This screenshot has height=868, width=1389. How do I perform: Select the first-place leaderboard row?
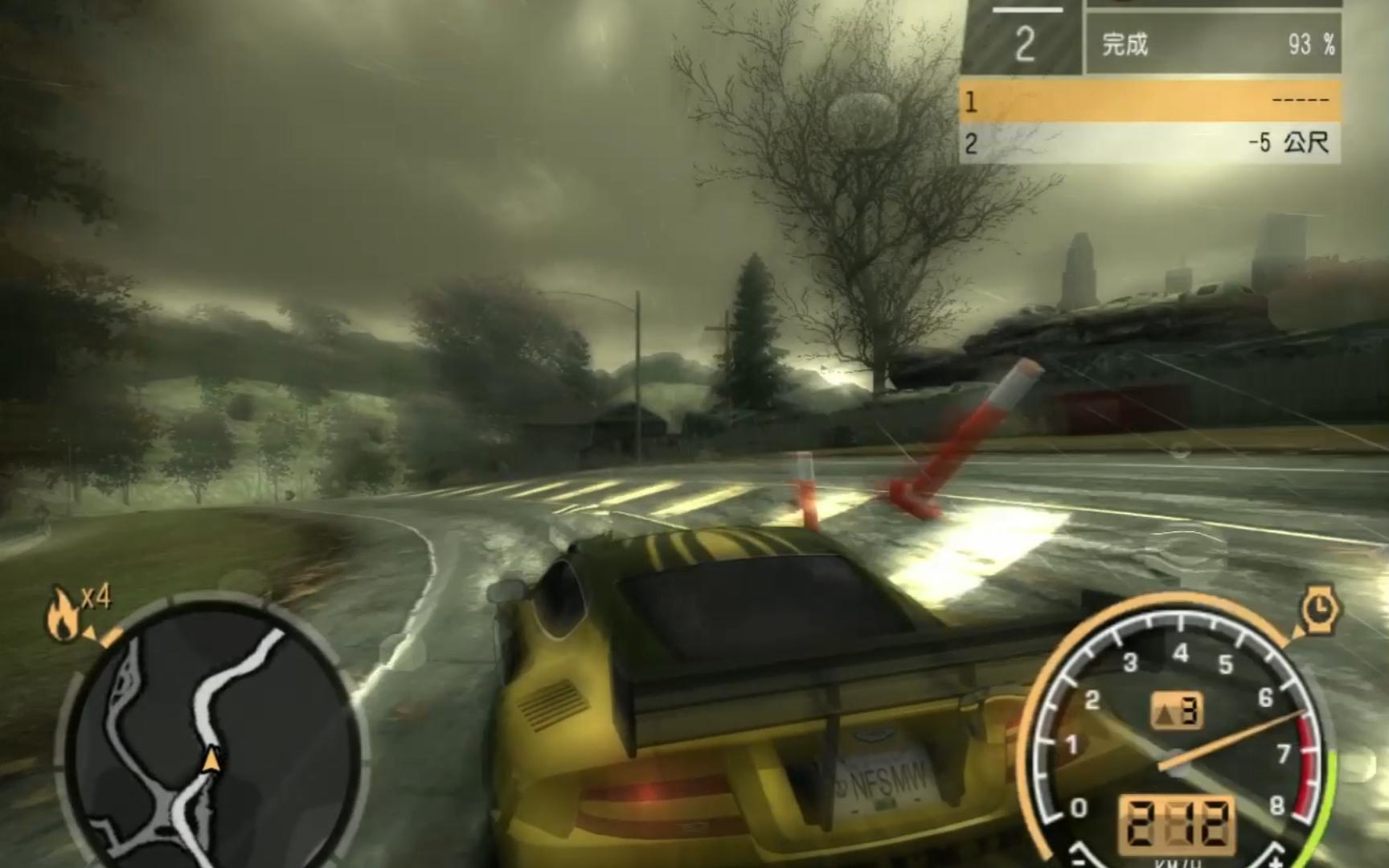click(1149, 101)
